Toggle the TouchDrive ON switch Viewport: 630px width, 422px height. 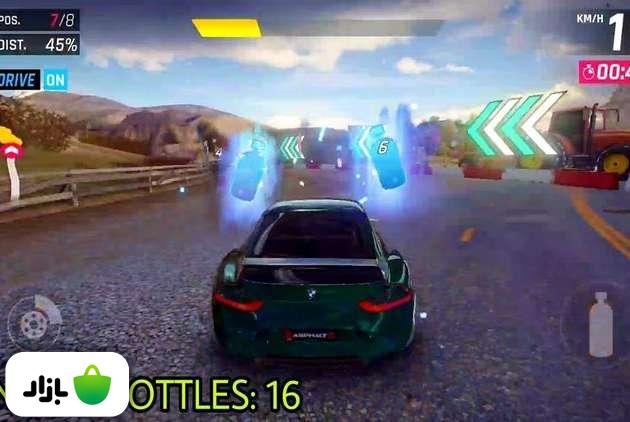pyautogui.click(x=55, y=79)
